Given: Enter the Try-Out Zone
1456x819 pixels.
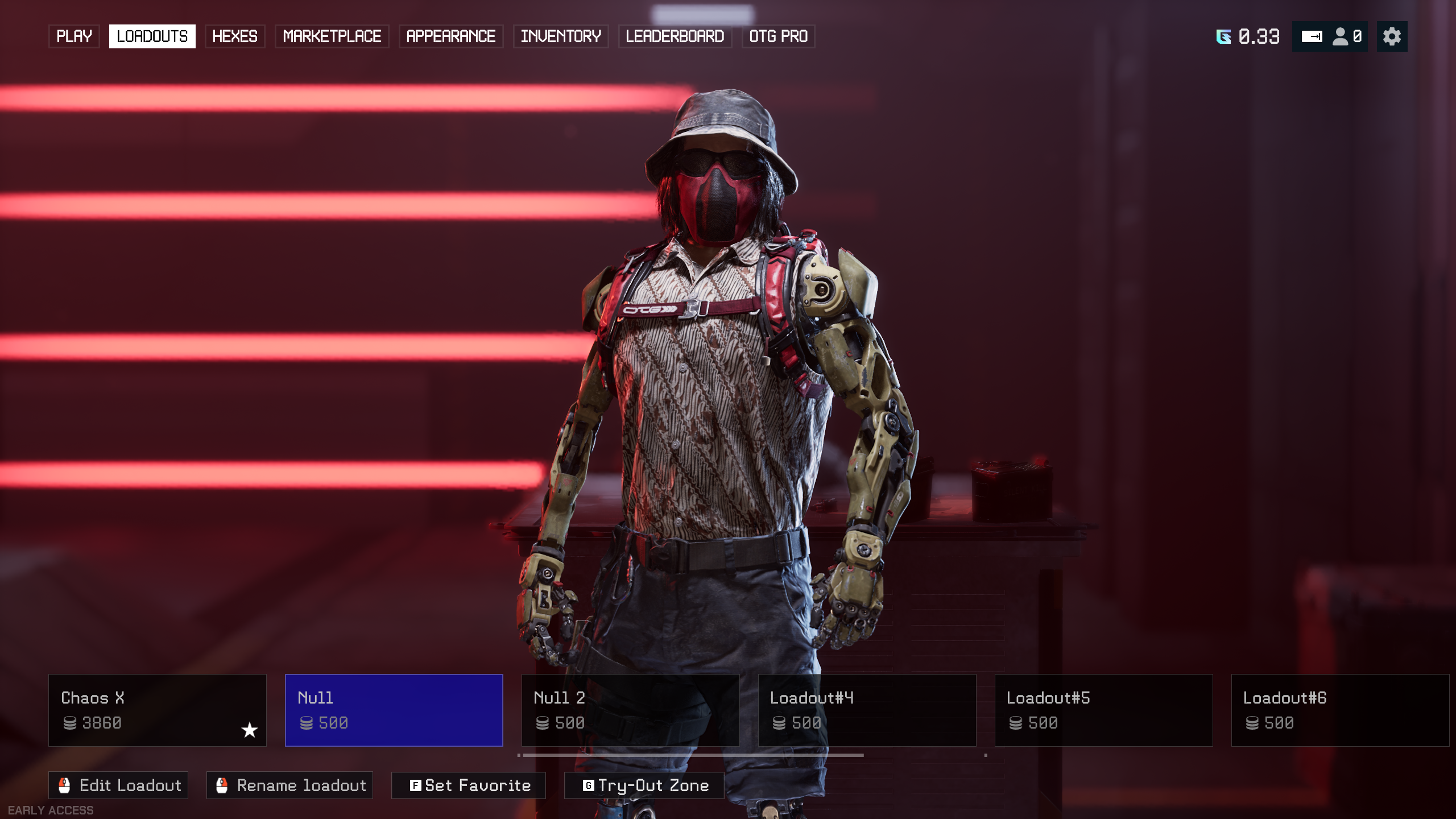Looking at the screenshot, I should pyautogui.click(x=644, y=785).
